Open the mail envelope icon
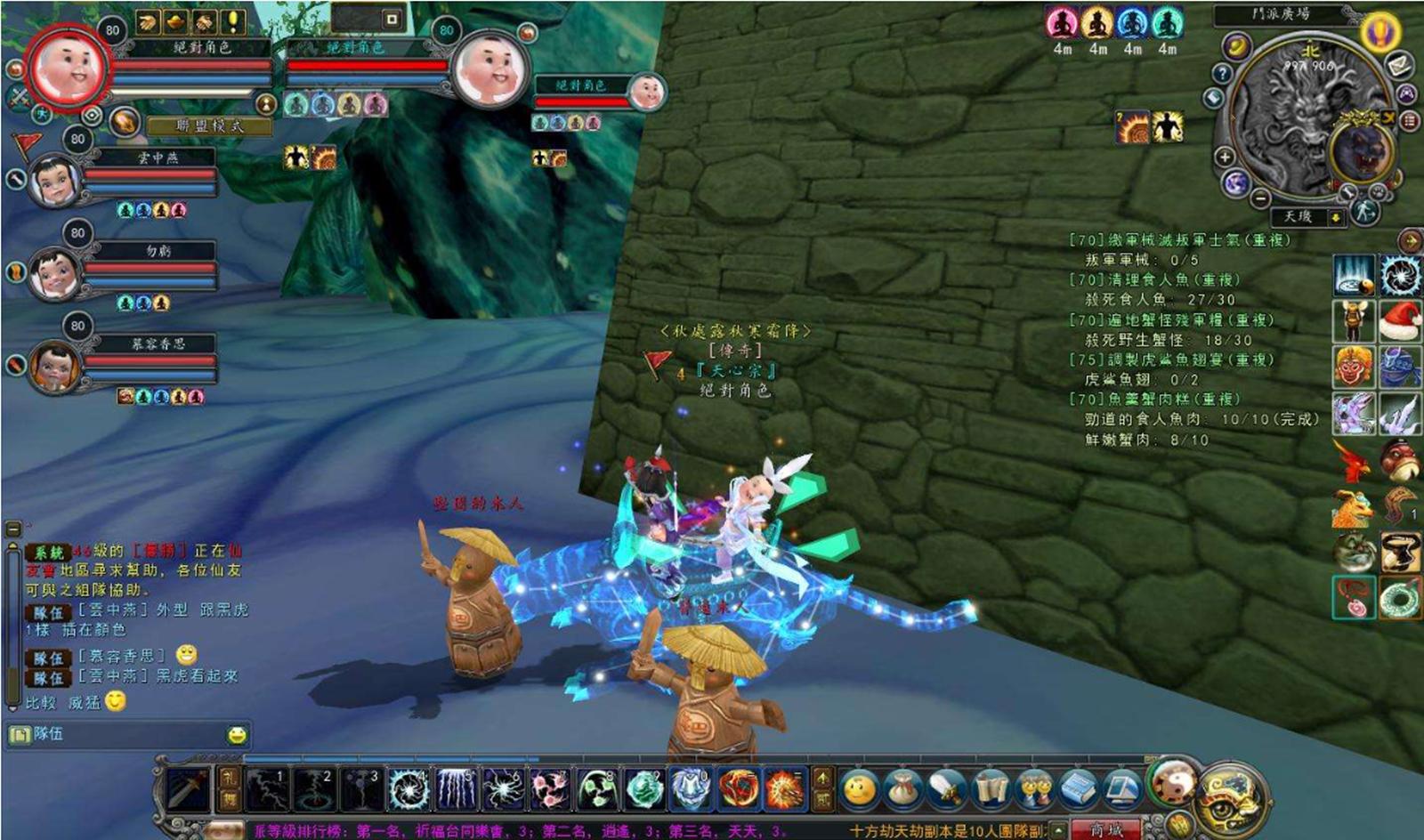Viewport: 1424px width, 840px height. click(1398, 64)
